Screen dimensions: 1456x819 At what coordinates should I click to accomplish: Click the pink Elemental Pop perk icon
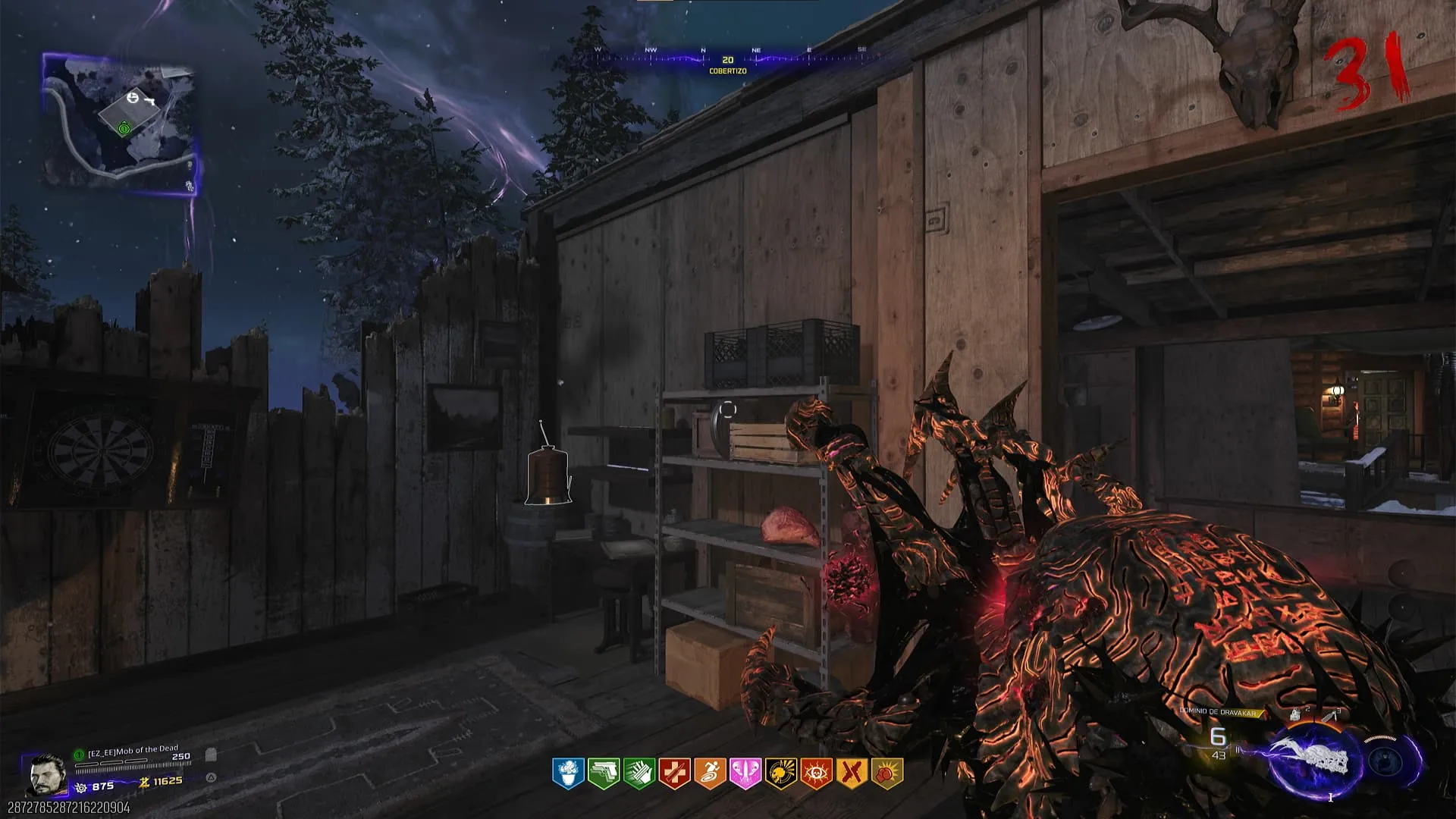click(745, 773)
